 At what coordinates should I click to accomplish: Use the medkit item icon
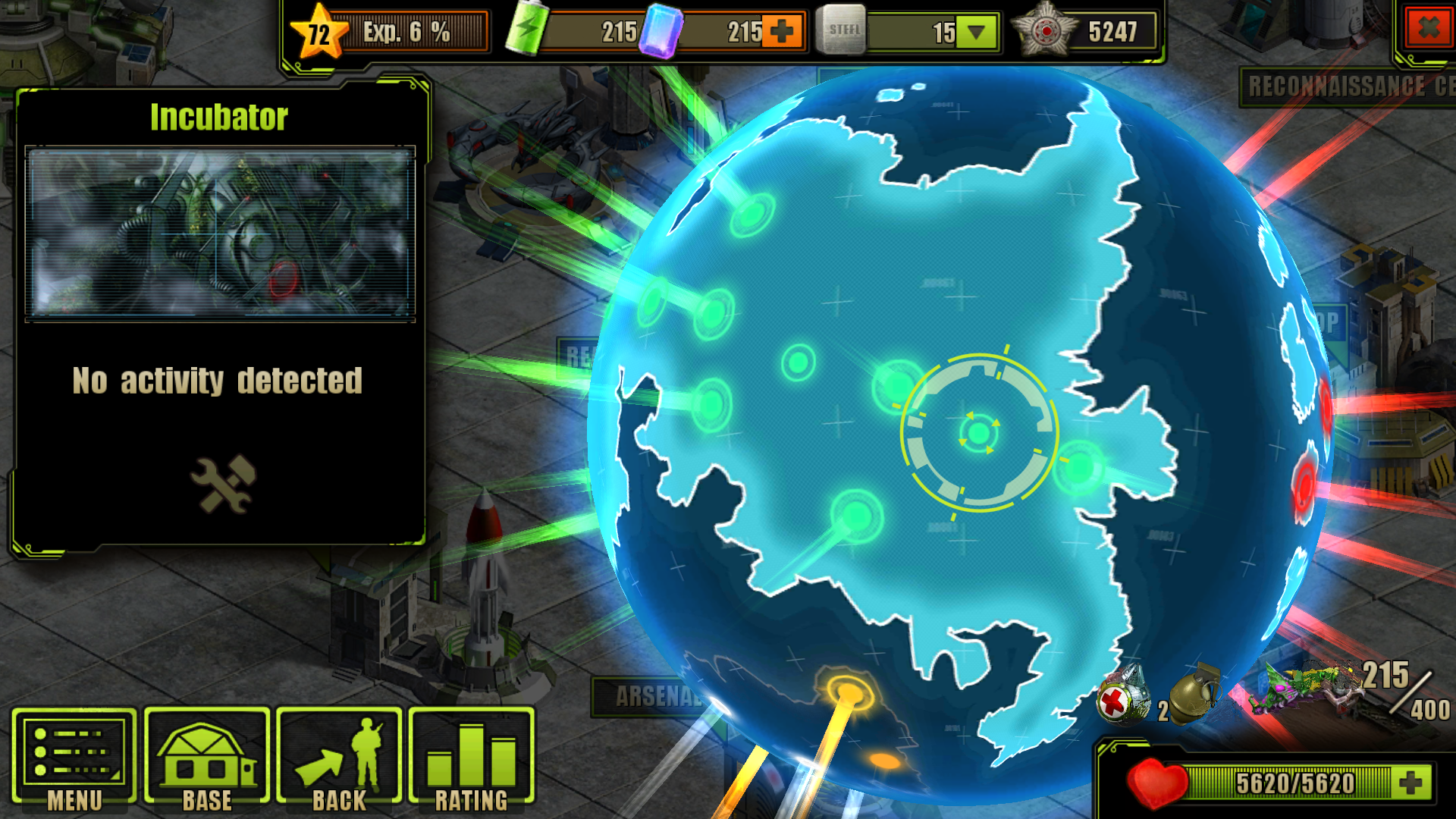coord(1122,697)
